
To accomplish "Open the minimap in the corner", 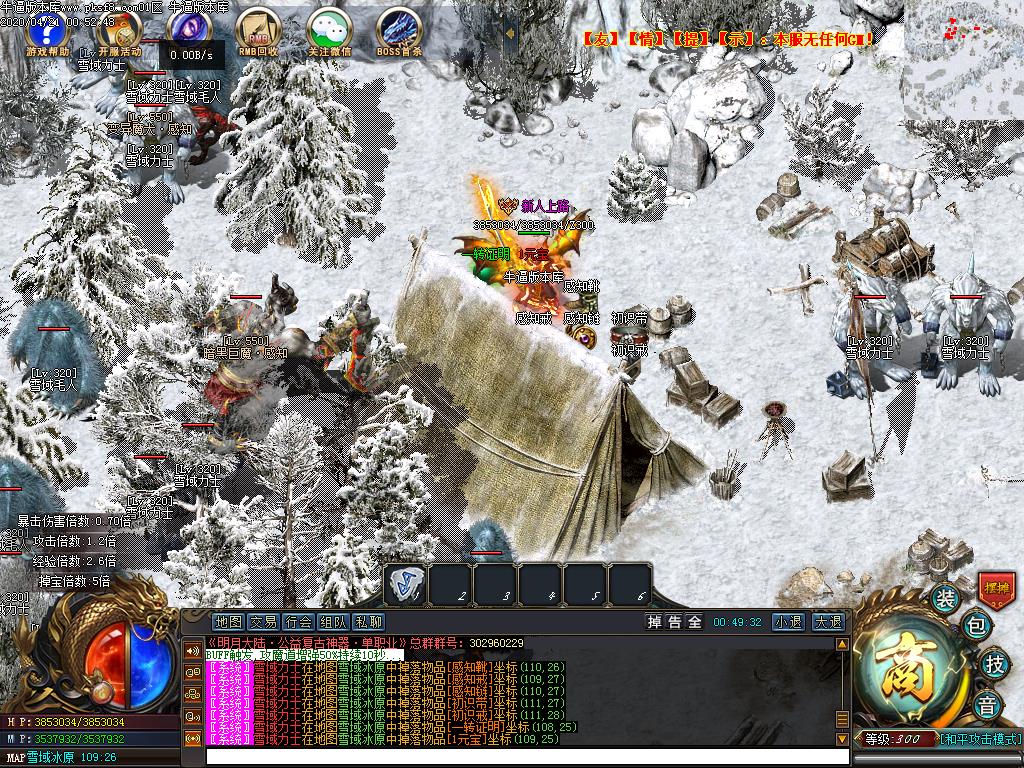I will (x=963, y=58).
